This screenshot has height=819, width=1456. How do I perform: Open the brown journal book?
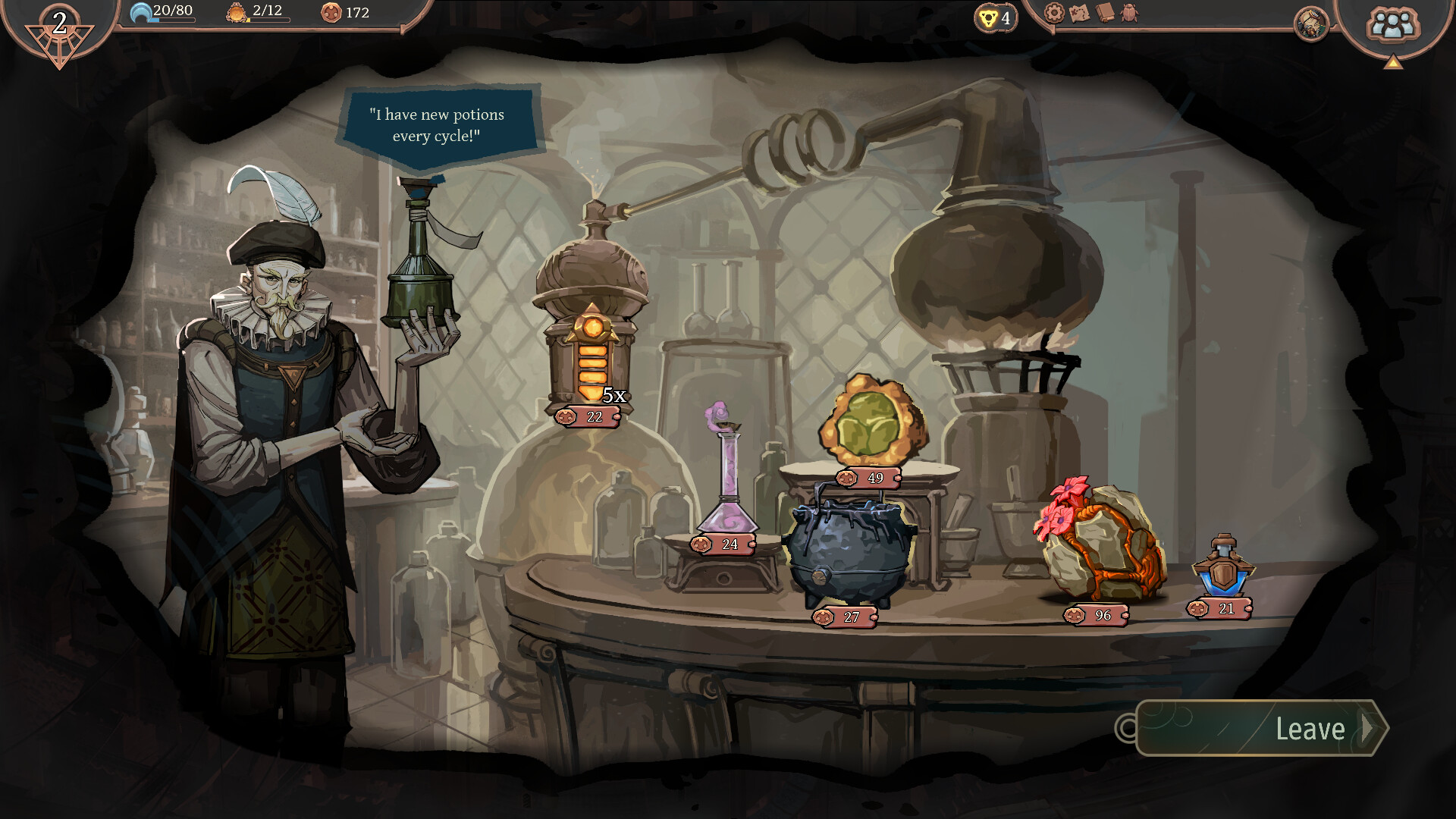tap(1105, 13)
